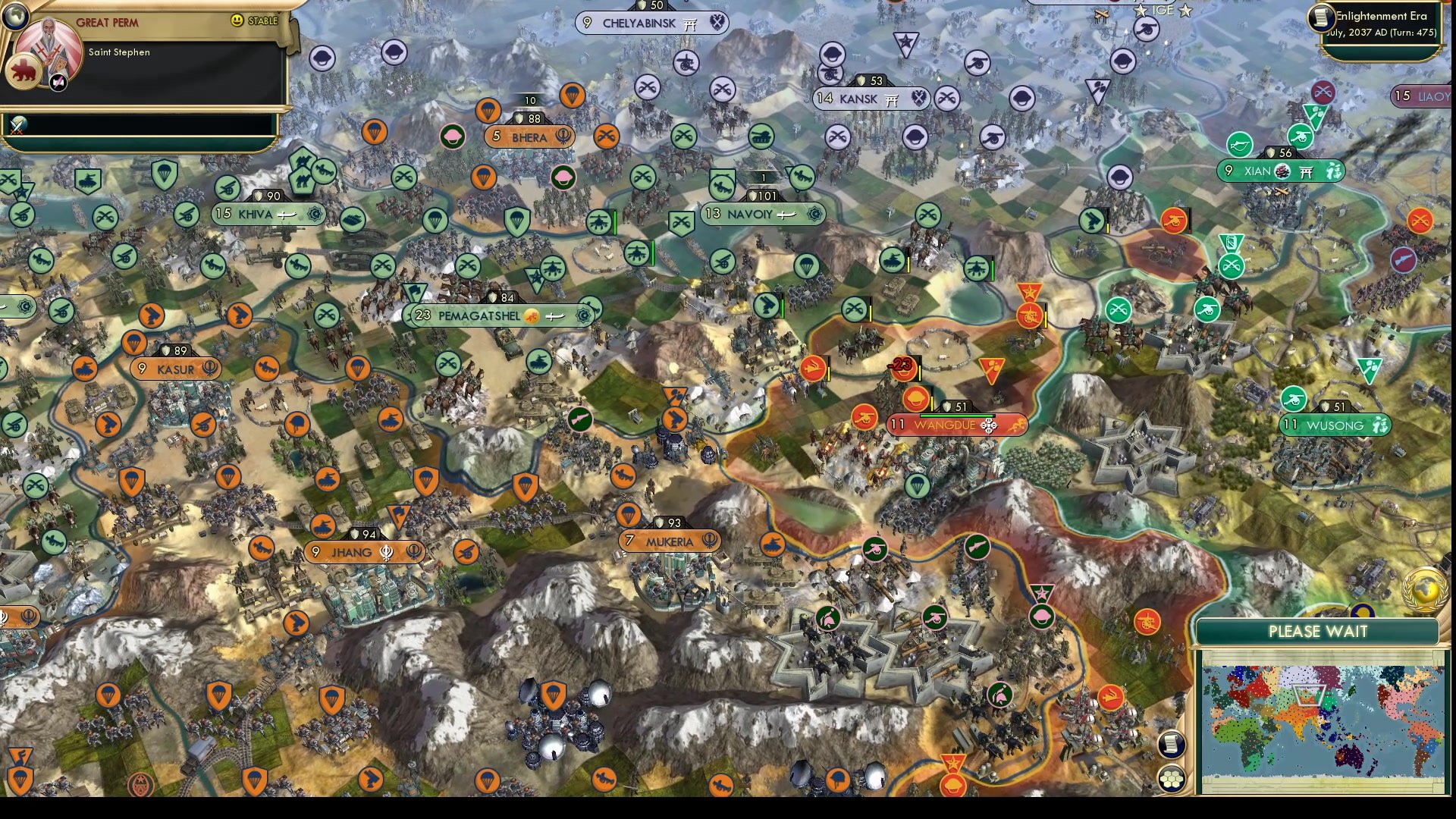
Task: Open the notification log scroll icon
Action: (x=1172, y=743)
